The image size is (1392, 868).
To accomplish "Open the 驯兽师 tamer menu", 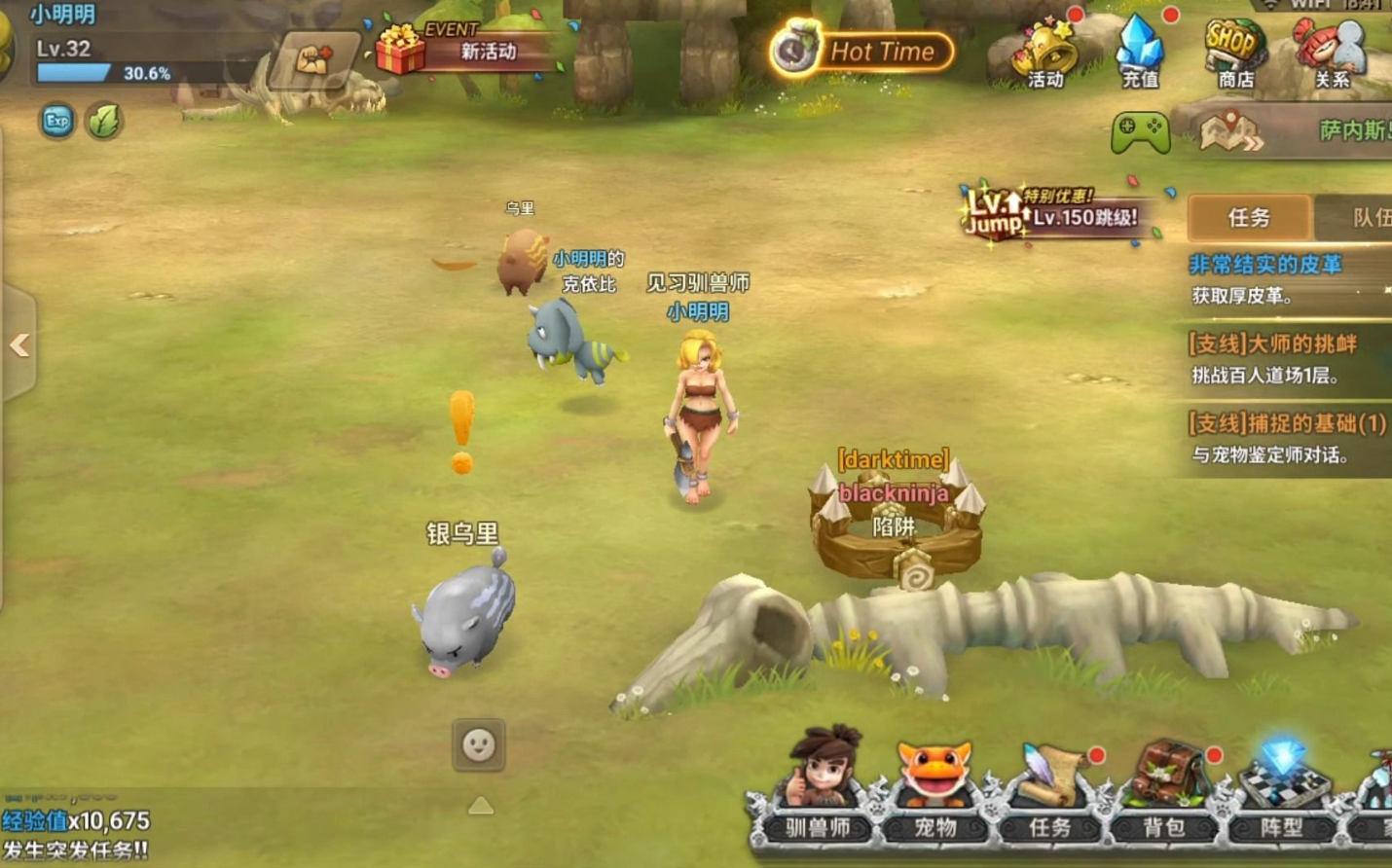I will coord(820,786).
